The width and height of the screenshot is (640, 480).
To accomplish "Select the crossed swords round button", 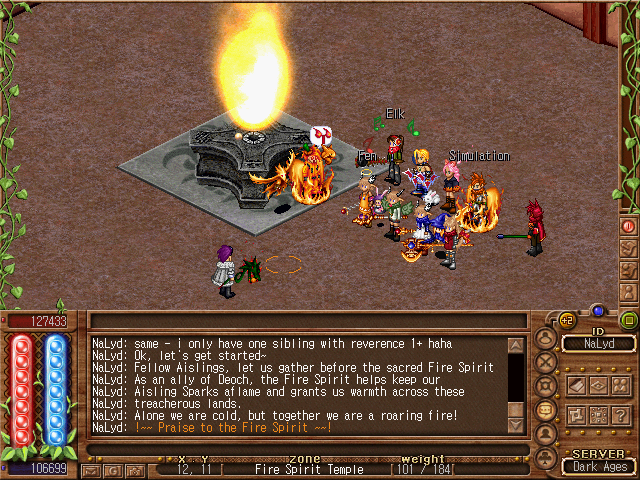I will pyautogui.click(x=546, y=362).
